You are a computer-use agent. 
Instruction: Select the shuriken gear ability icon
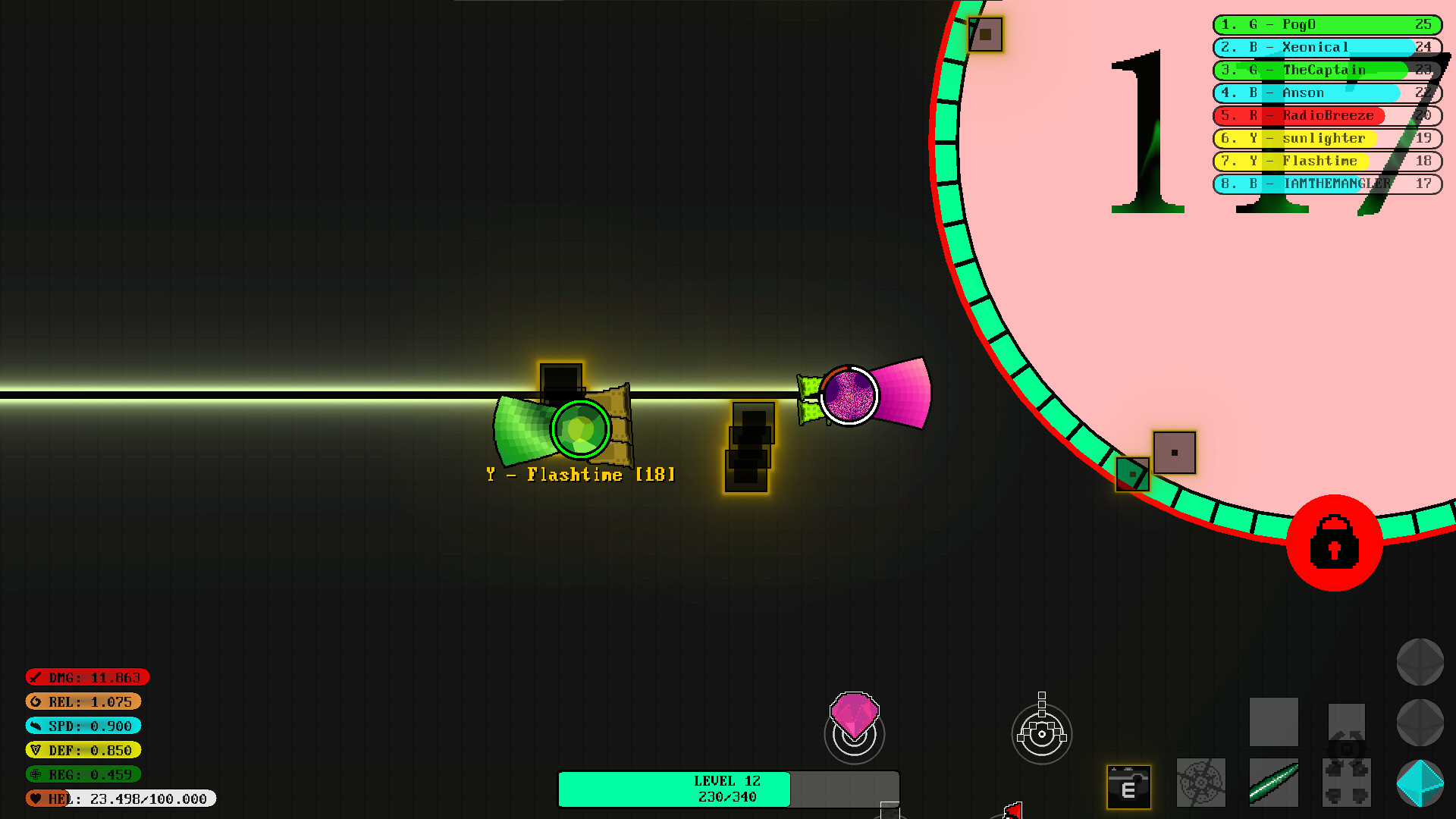1200,782
